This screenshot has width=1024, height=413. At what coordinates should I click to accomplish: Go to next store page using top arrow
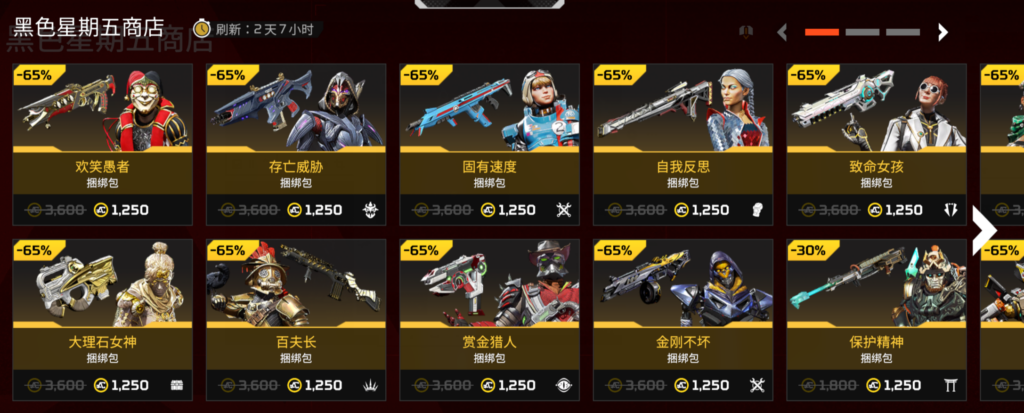(x=942, y=32)
